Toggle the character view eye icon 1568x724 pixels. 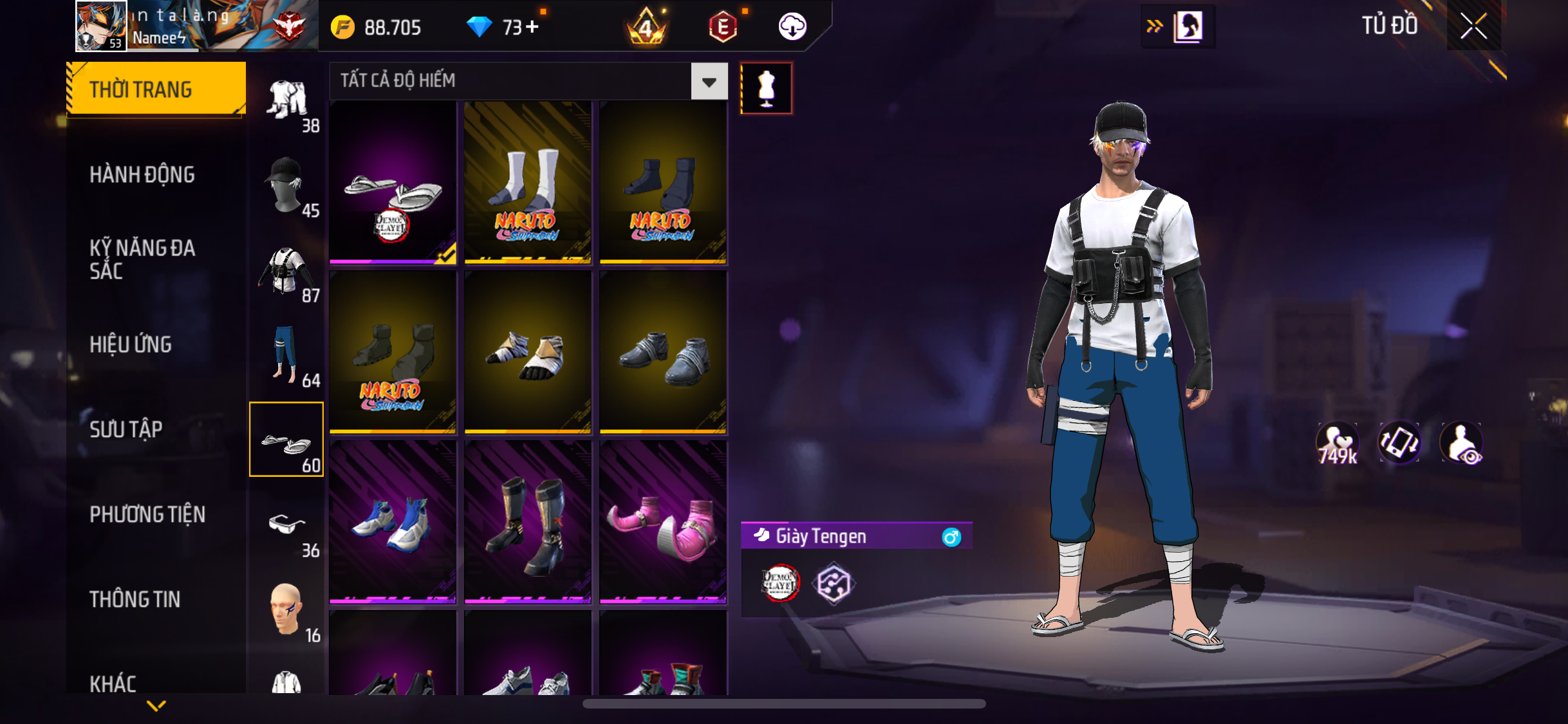(1462, 444)
